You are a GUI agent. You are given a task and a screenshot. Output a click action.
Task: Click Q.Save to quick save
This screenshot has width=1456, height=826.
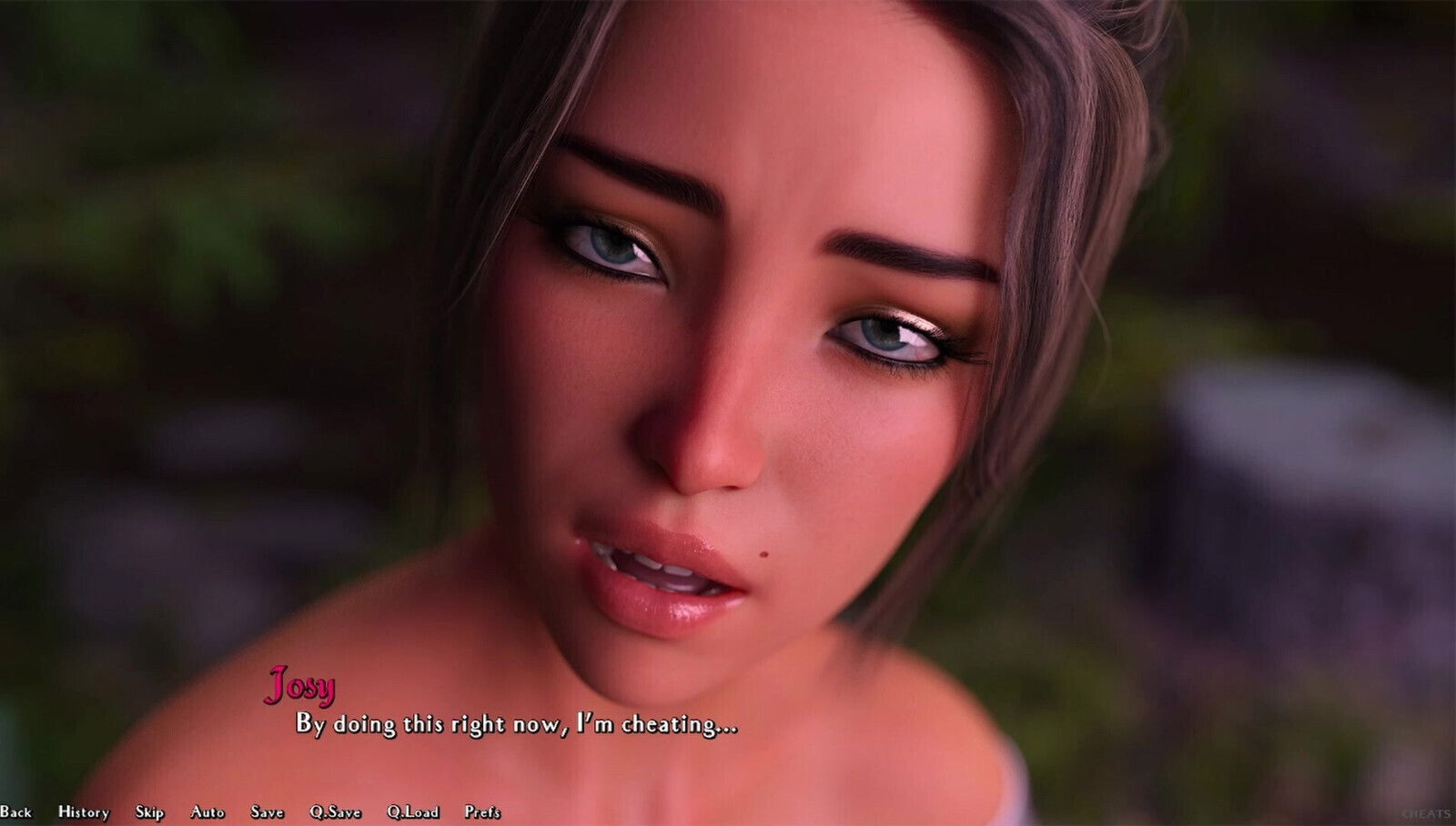pos(335,812)
